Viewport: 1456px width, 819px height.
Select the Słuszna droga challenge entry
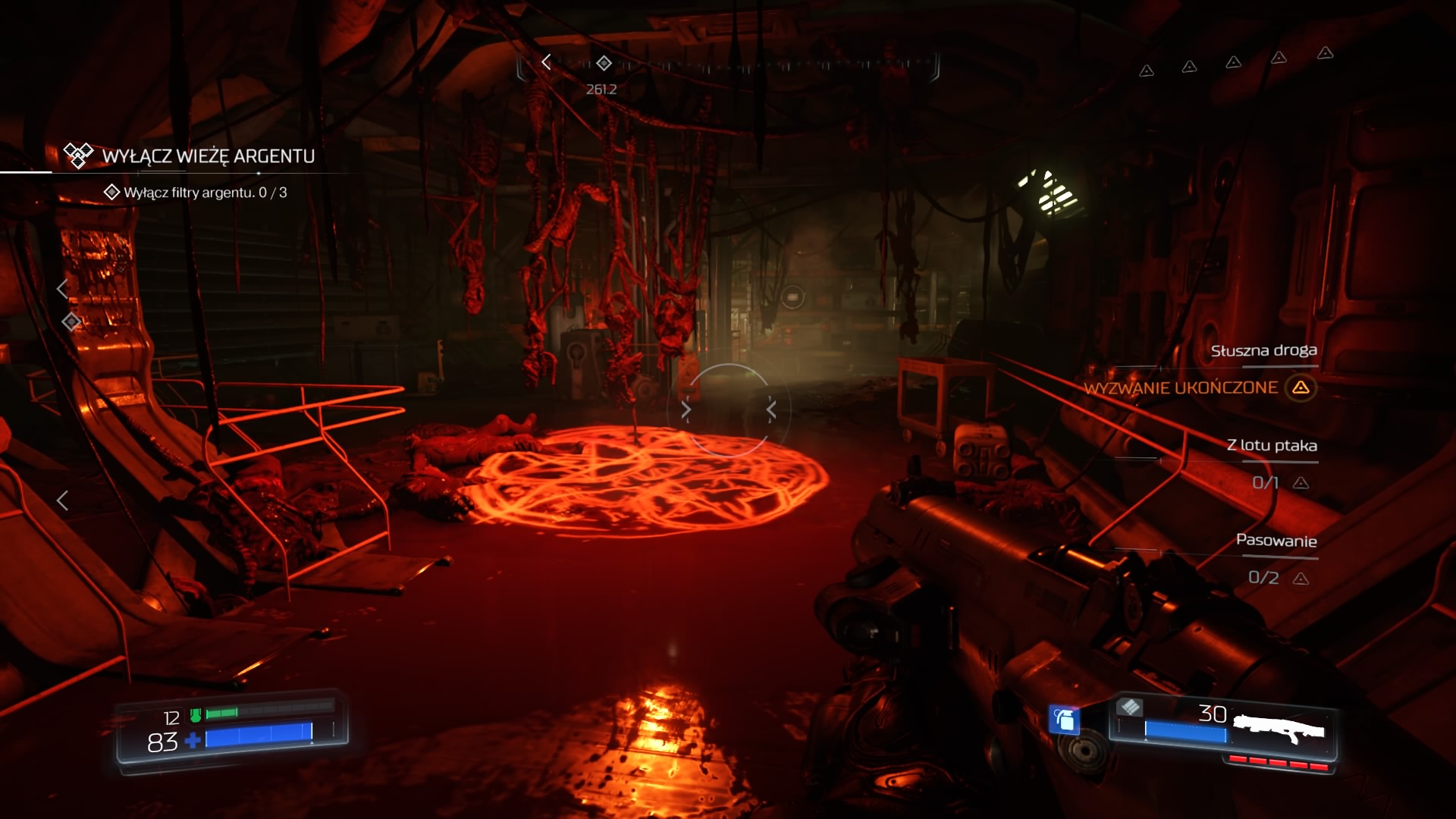(x=1263, y=350)
